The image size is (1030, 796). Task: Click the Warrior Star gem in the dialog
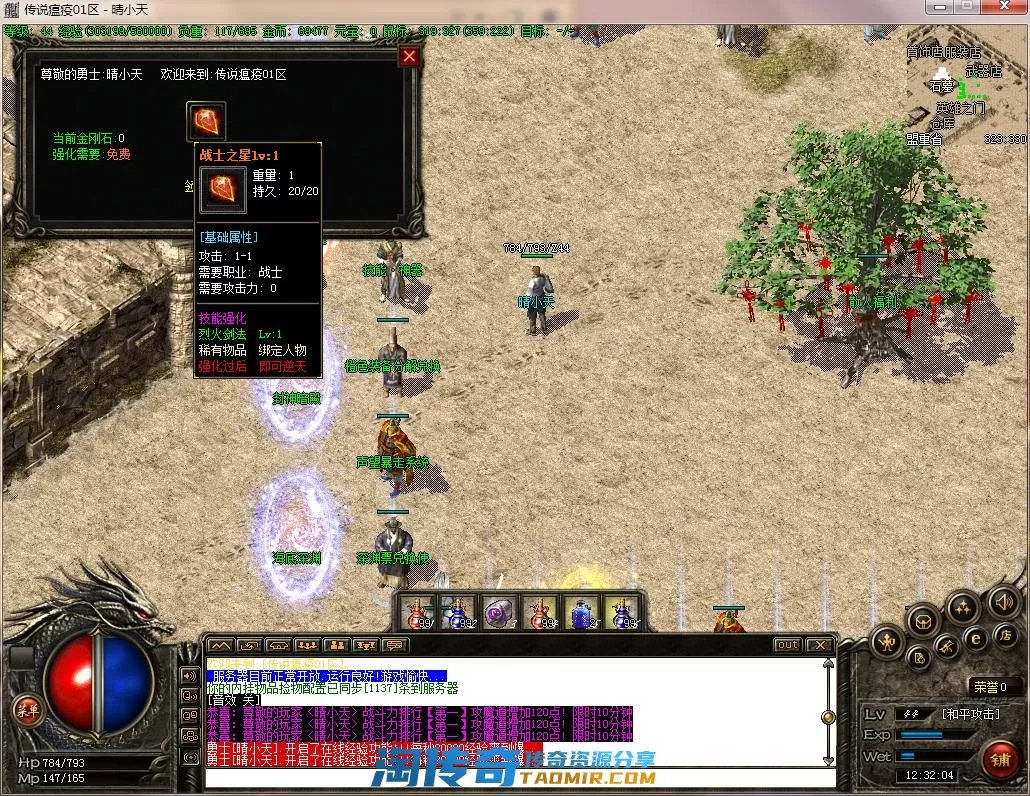tap(206, 121)
